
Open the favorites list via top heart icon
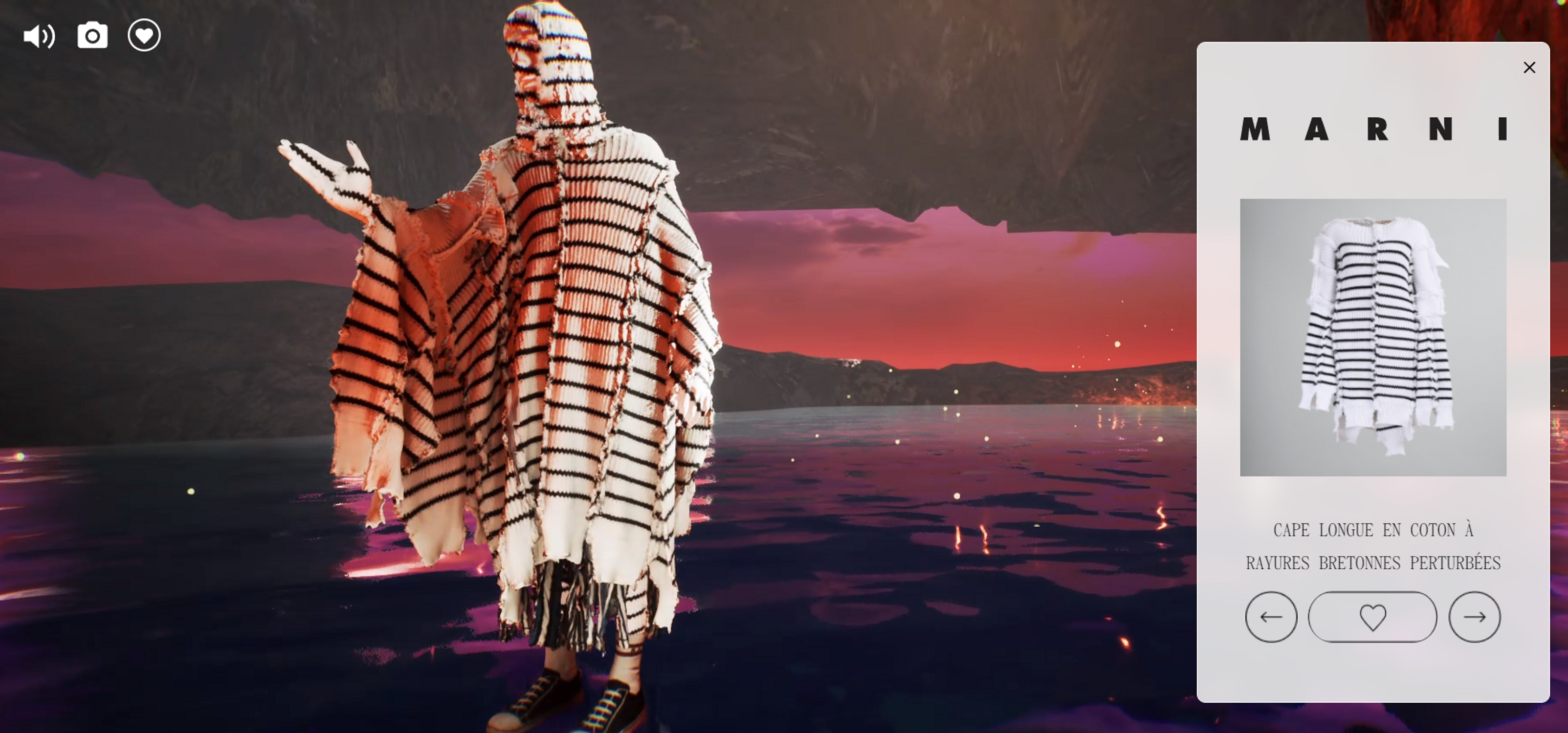coord(144,36)
